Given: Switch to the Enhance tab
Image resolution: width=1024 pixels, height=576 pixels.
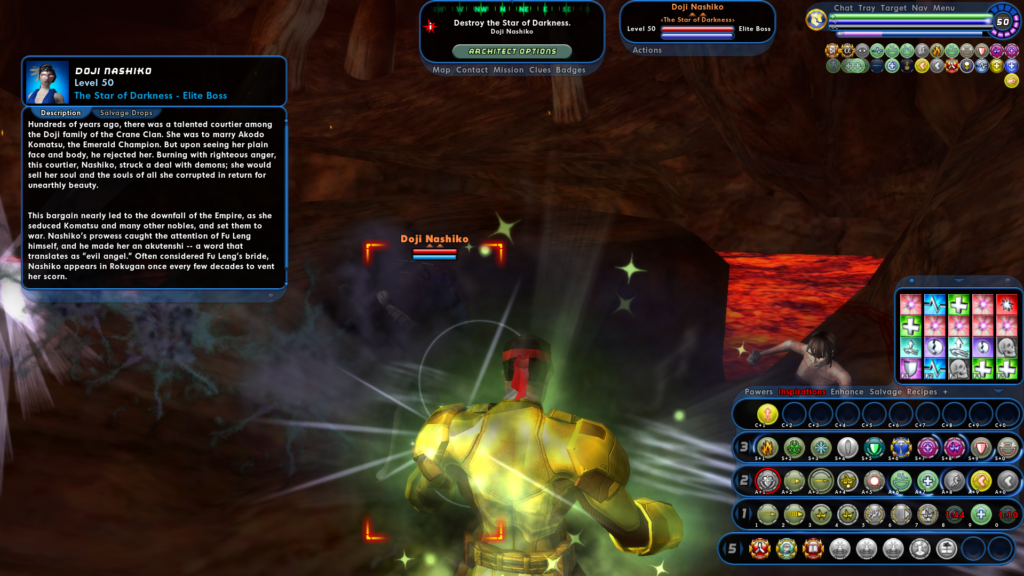Looking at the screenshot, I should click(x=847, y=392).
